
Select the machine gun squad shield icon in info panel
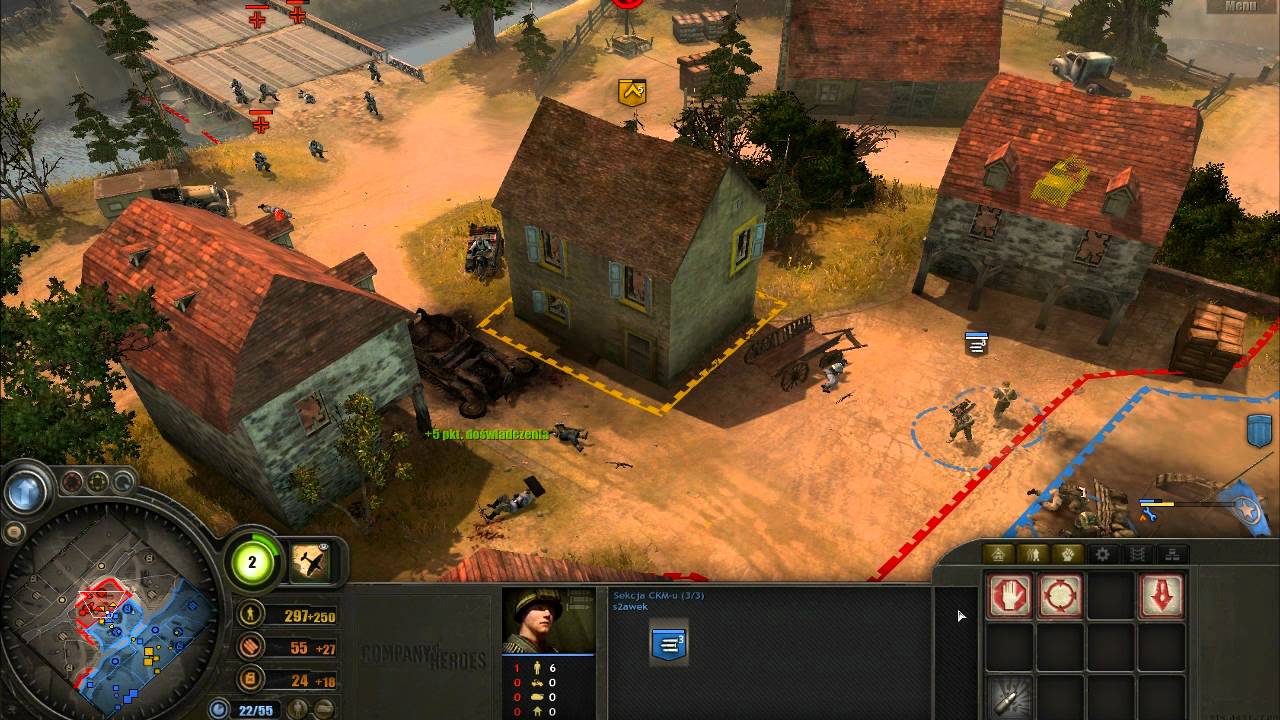(669, 645)
